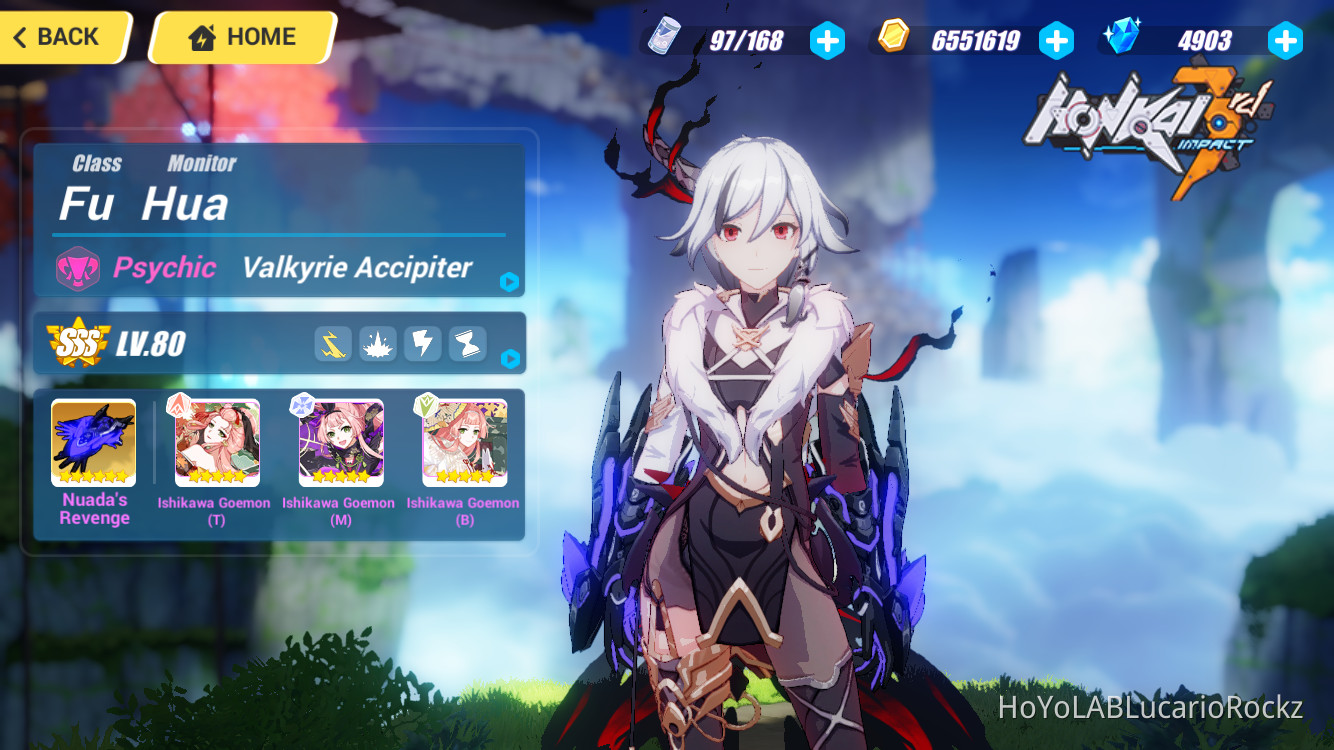Click the explosion burst damage icon
The height and width of the screenshot is (750, 1334).
click(378, 344)
